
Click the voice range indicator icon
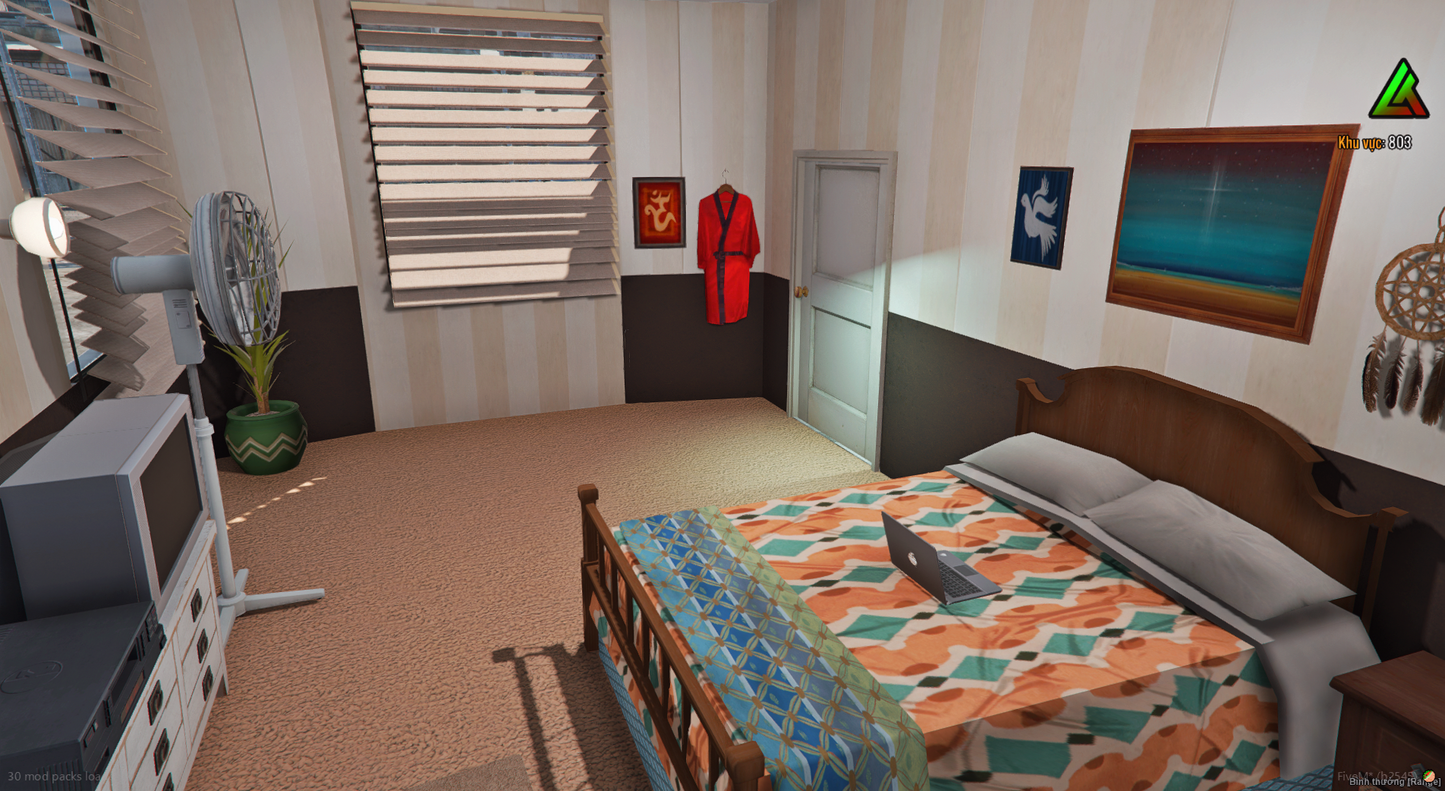1429,776
